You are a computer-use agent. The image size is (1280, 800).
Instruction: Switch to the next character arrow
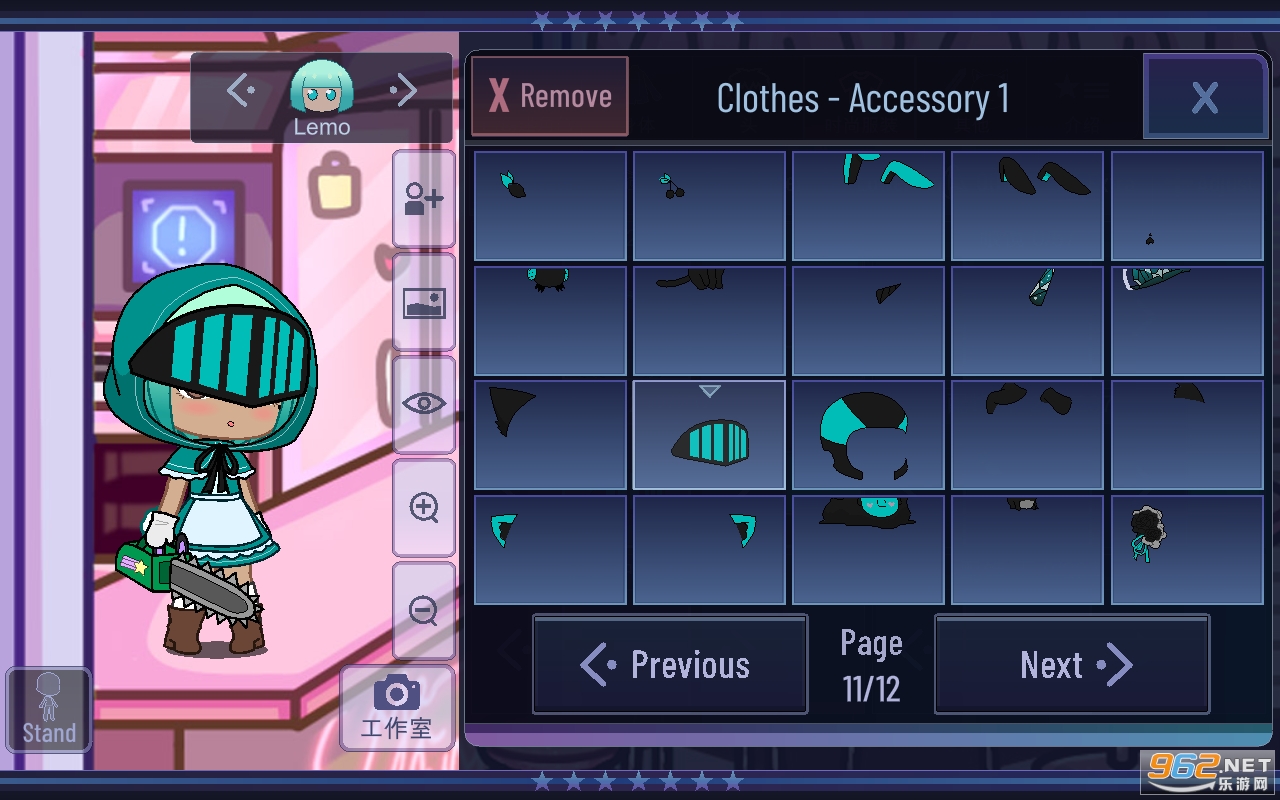click(x=403, y=91)
